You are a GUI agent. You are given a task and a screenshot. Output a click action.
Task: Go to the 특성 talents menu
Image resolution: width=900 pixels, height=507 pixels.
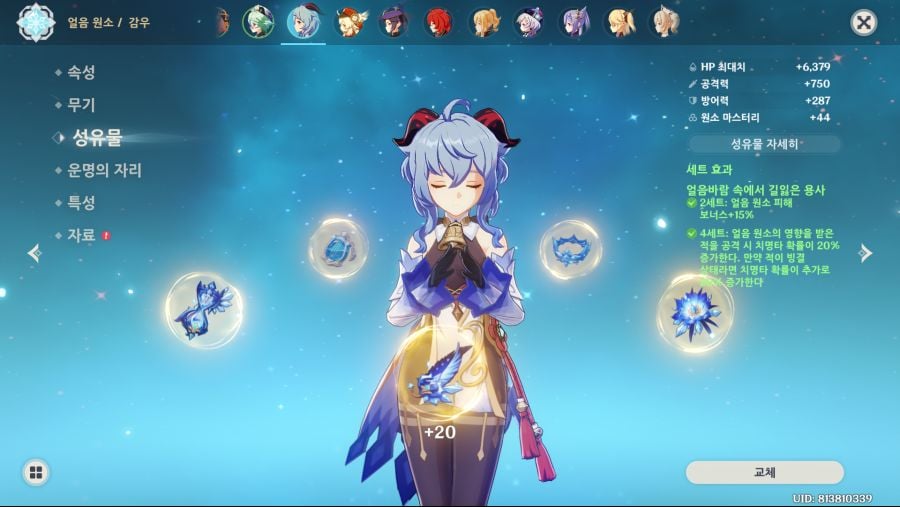pyautogui.click(x=81, y=202)
